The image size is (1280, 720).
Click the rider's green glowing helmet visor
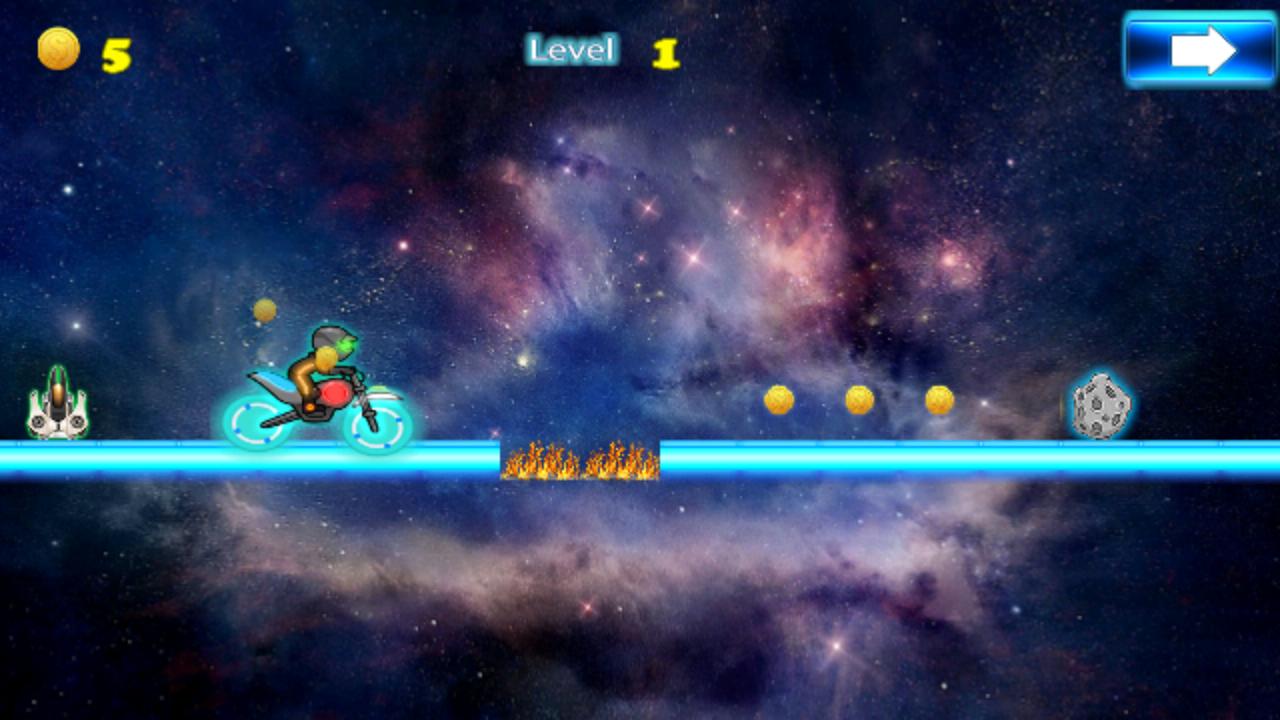[x=348, y=342]
